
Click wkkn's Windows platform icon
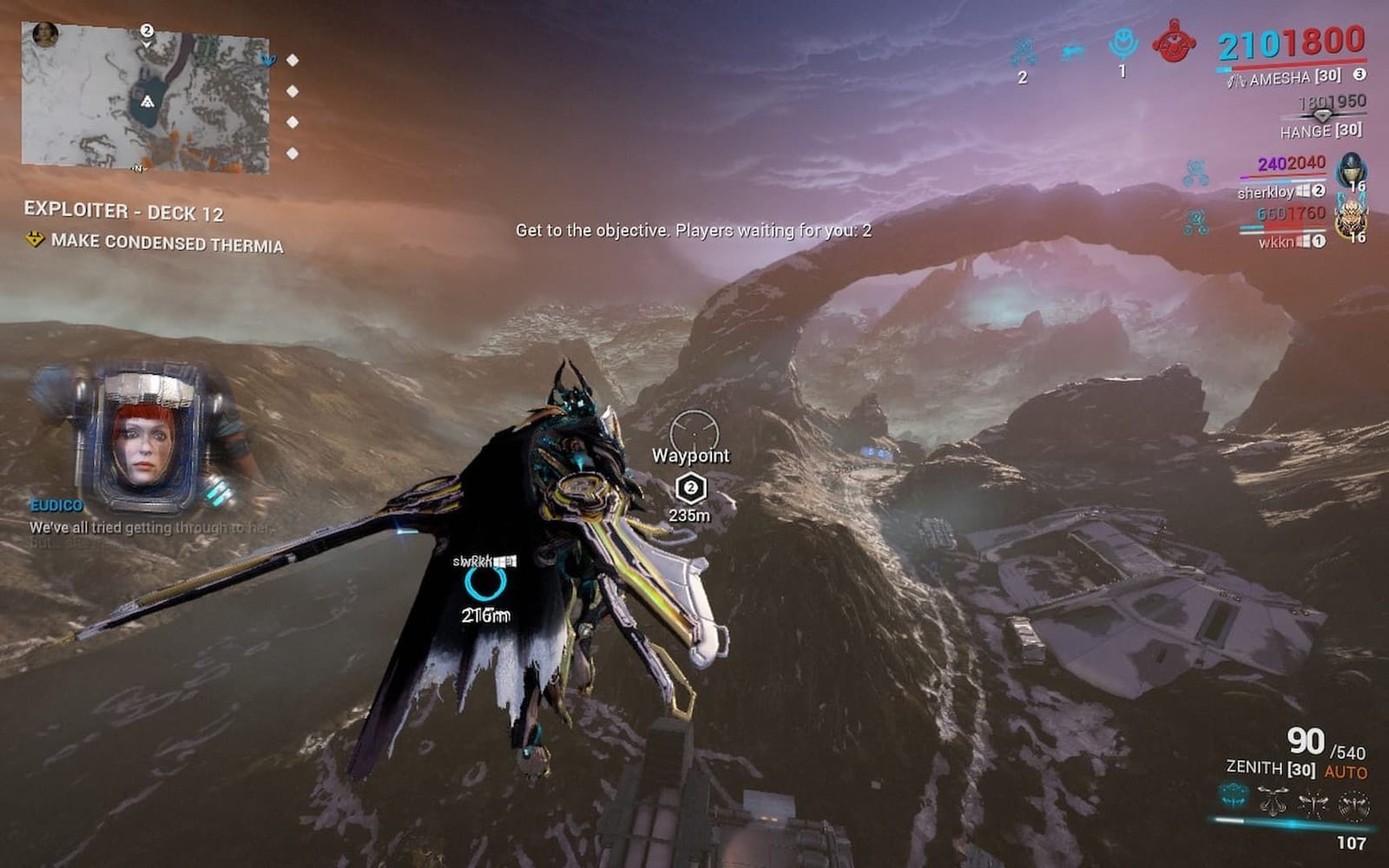pos(1304,240)
